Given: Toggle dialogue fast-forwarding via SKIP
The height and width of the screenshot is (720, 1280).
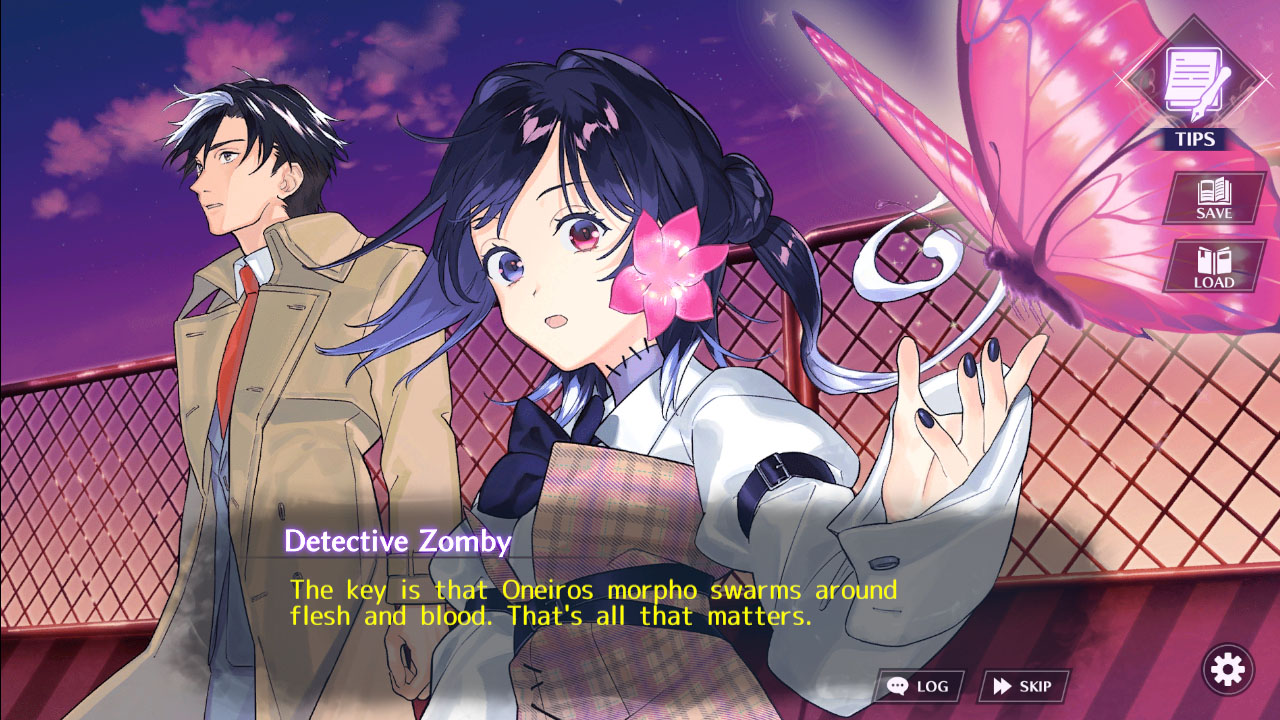Looking at the screenshot, I should (x=1022, y=685).
